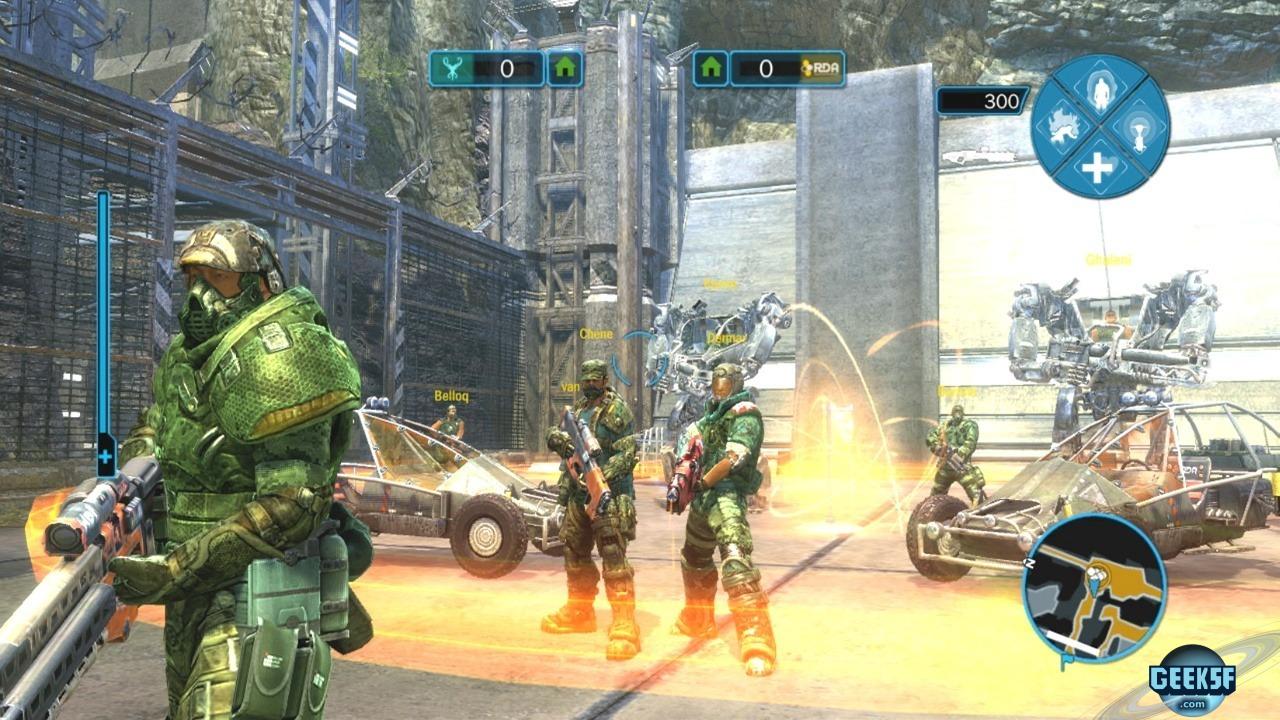1280x720 pixels.
Task: Use the white cross healing skill
Action: [x=1098, y=167]
